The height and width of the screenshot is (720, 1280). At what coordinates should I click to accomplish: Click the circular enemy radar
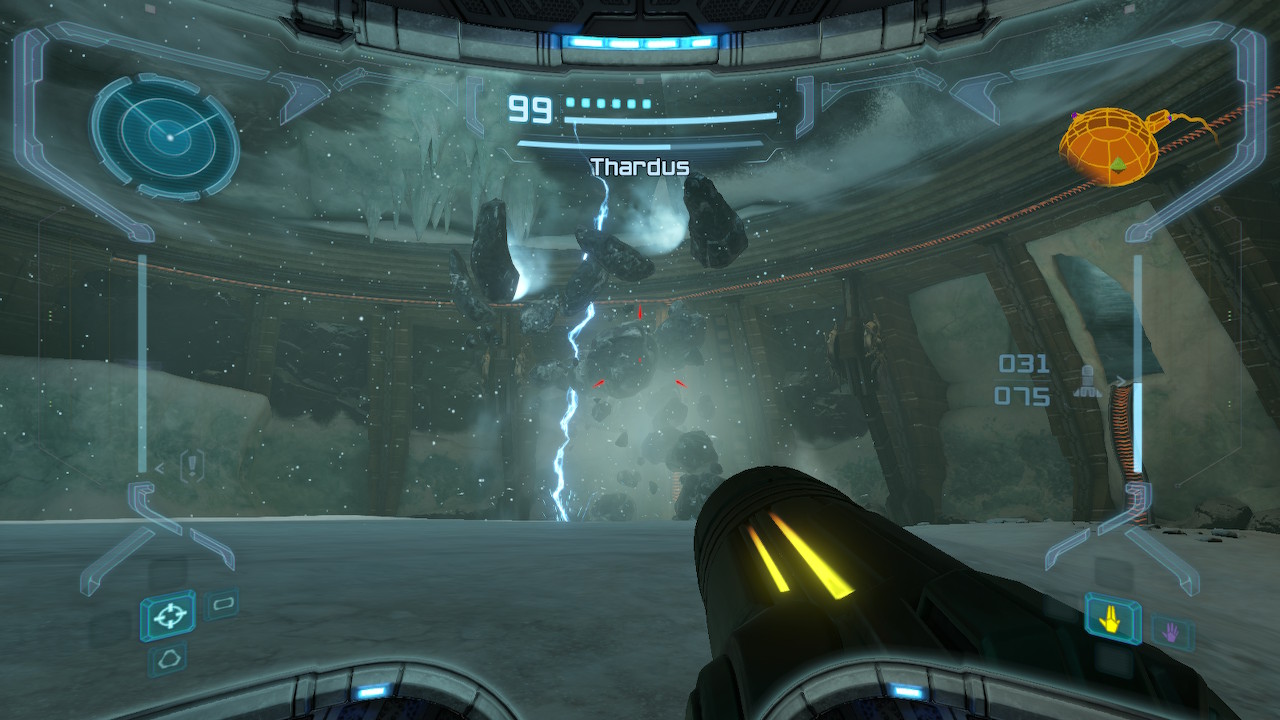[165, 135]
